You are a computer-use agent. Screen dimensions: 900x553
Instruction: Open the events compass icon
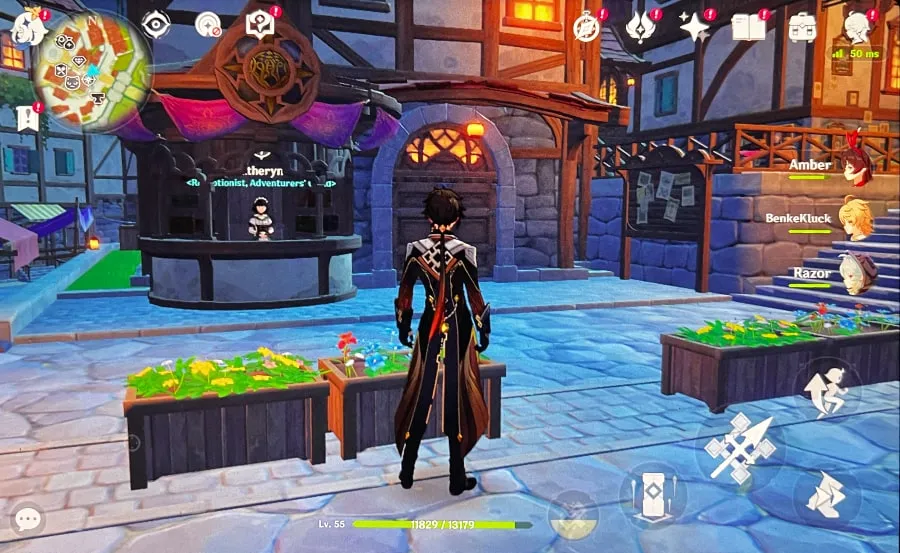point(587,26)
